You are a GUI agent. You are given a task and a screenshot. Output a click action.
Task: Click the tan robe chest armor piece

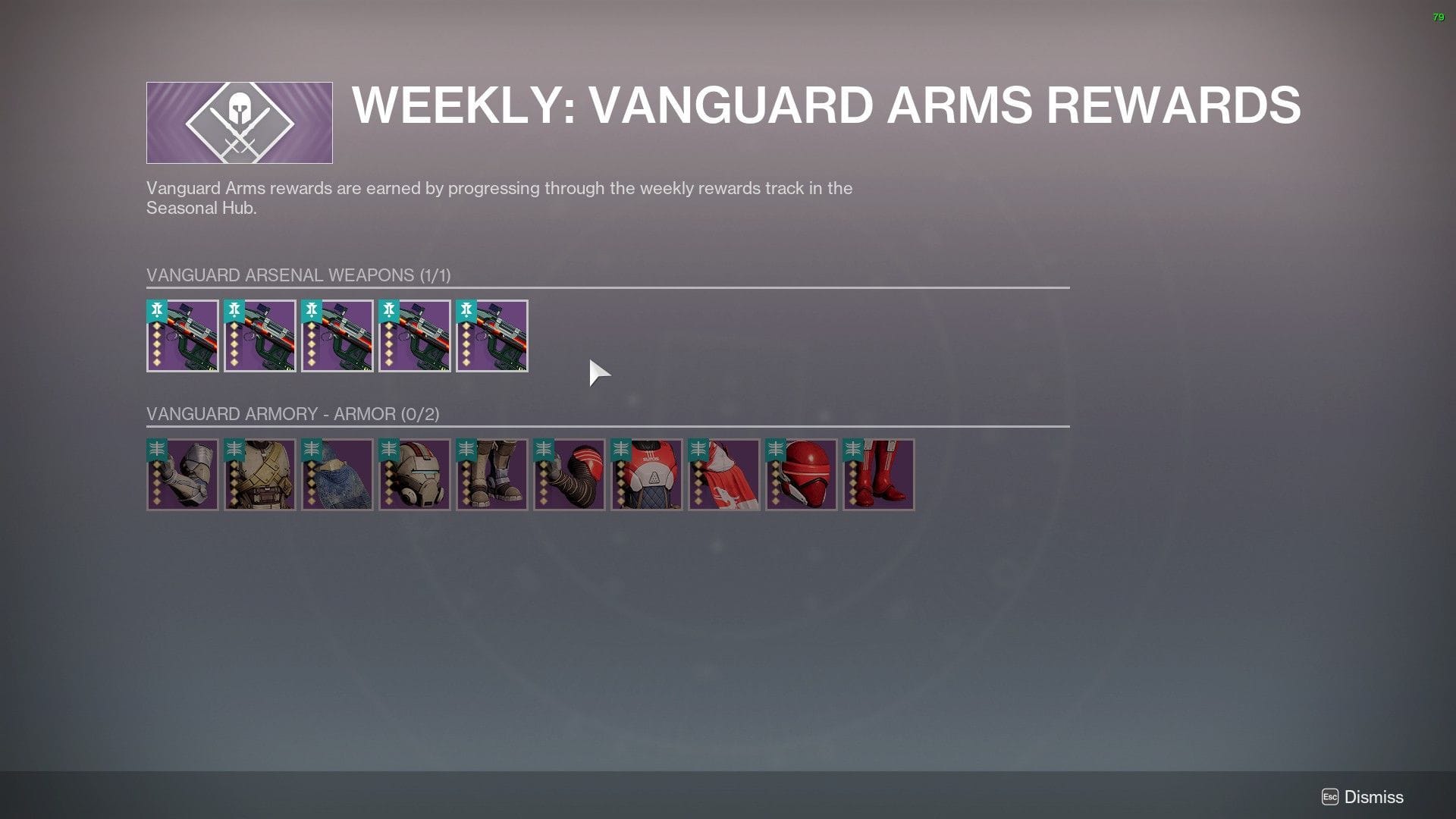pyautogui.click(x=260, y=474)
